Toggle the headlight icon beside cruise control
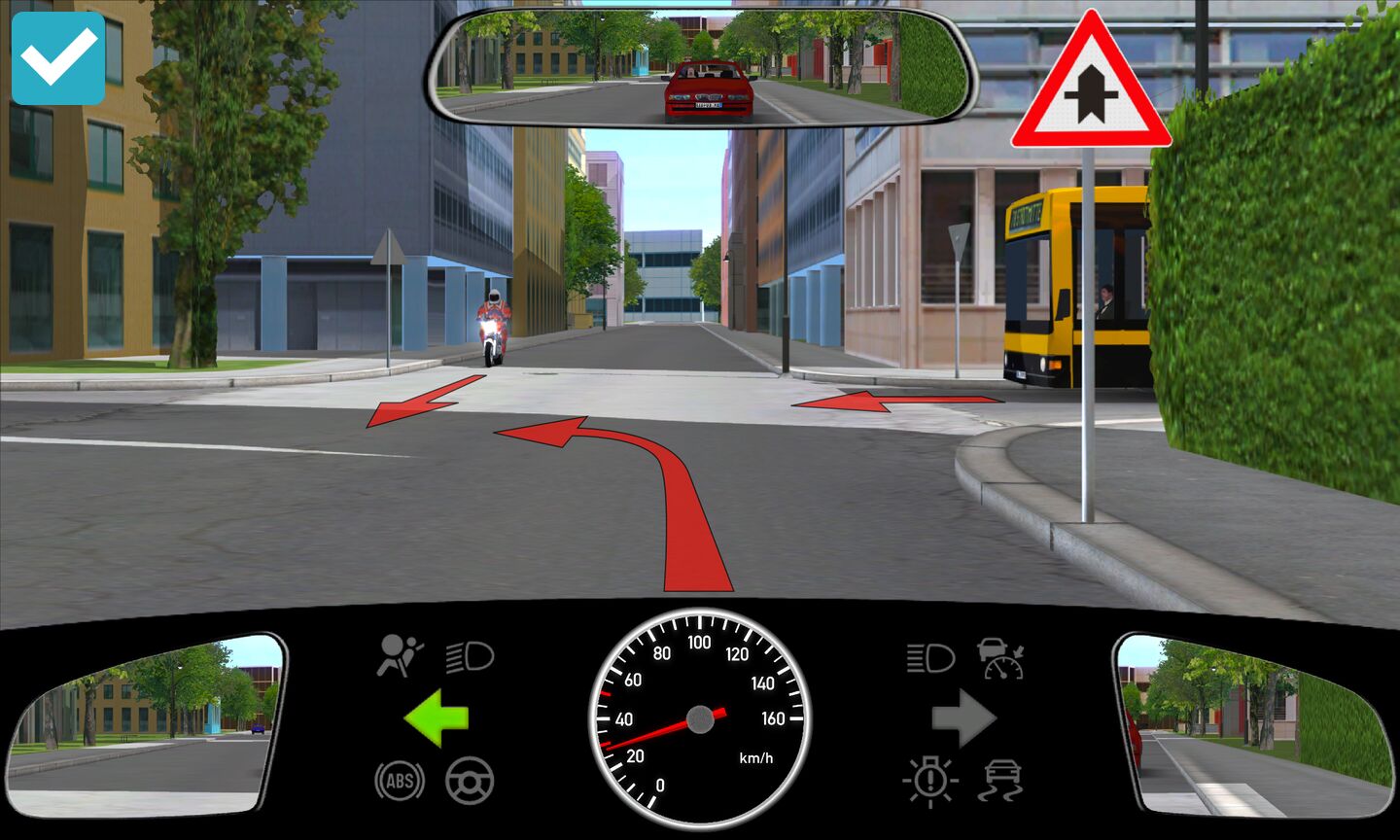Screen dimensions: 1400x840 (930, 658)
